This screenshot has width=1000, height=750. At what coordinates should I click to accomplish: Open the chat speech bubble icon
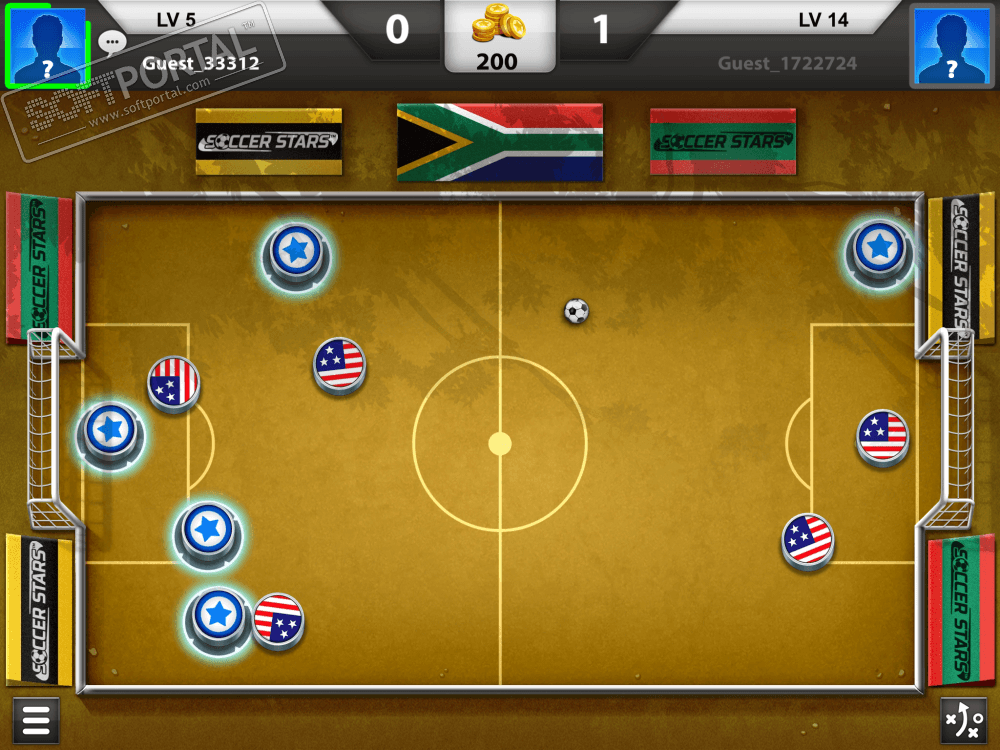tap(112, 41)
